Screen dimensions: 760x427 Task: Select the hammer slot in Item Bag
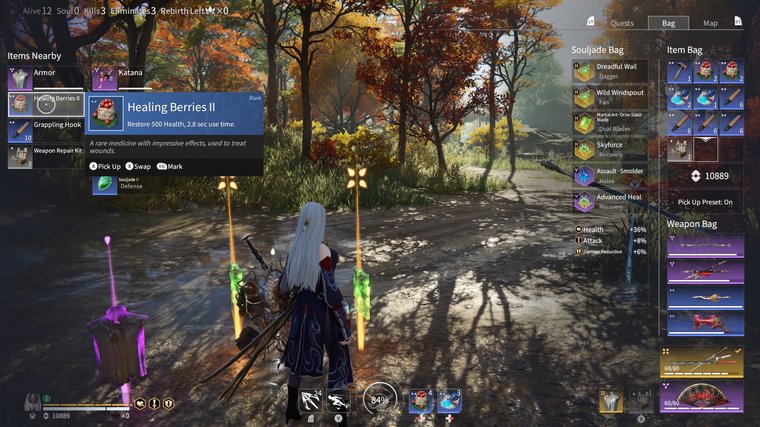pos(681,71)
